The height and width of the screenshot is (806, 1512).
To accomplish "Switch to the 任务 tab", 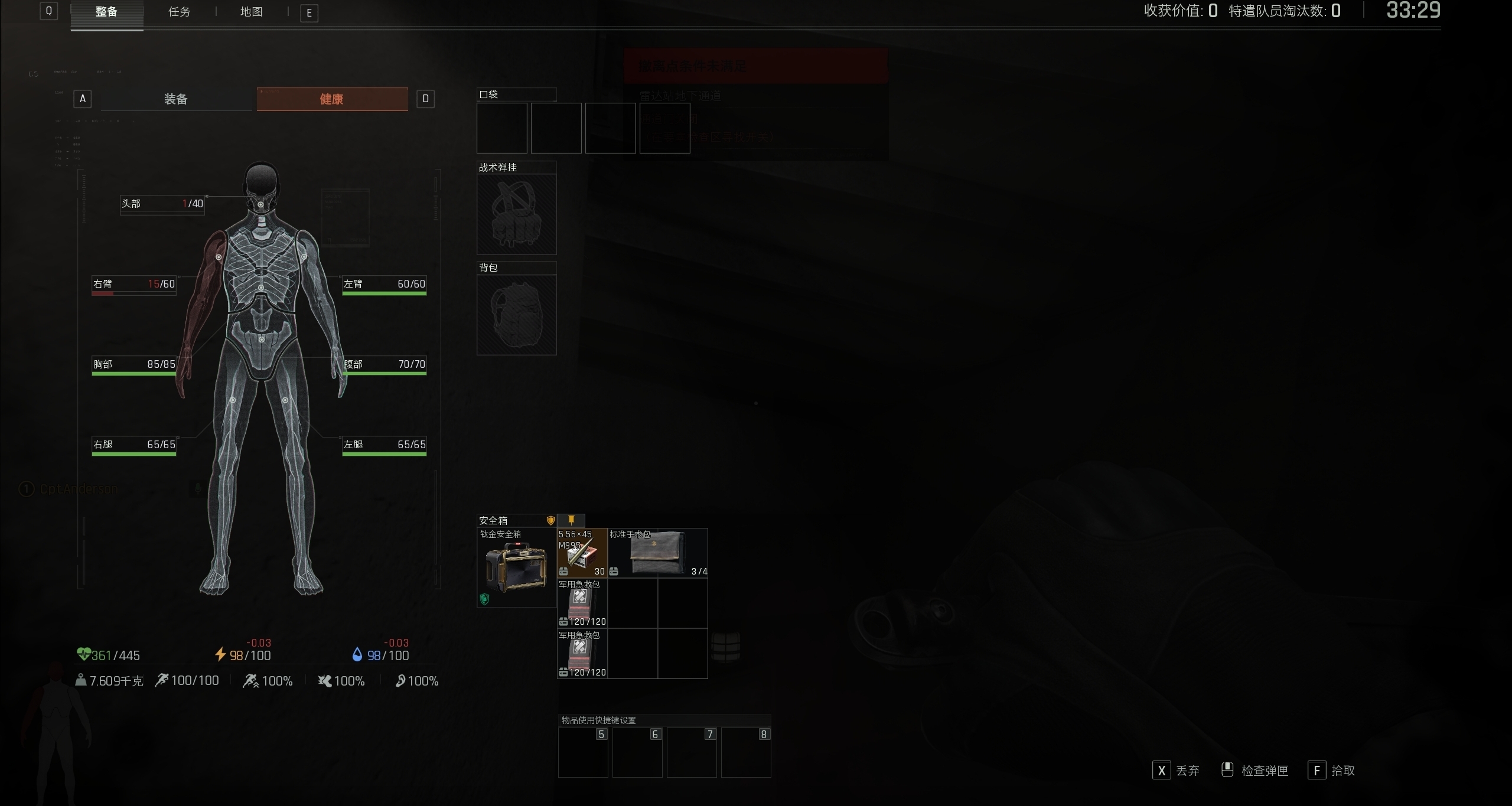I will (179, 12).
